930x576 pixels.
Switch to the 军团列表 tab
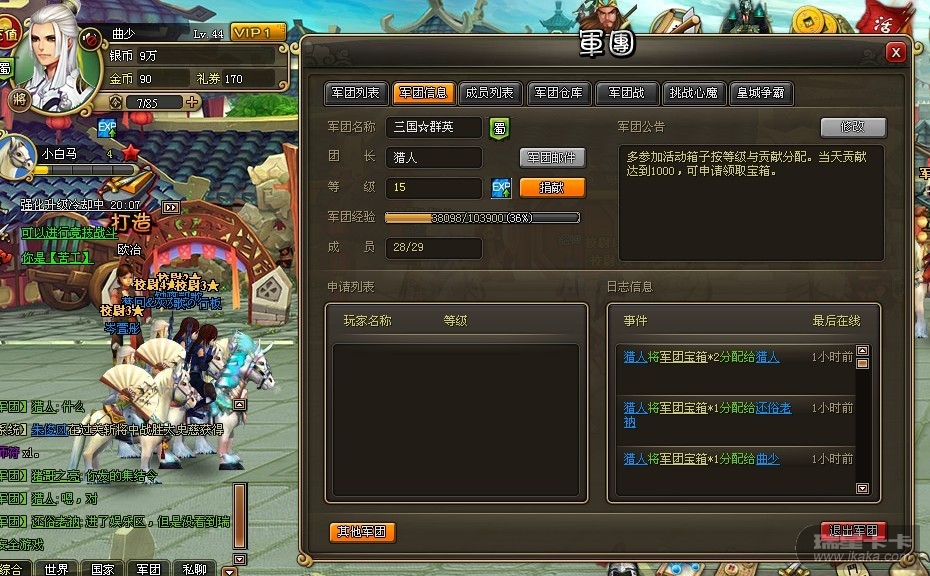coord(354,93)
